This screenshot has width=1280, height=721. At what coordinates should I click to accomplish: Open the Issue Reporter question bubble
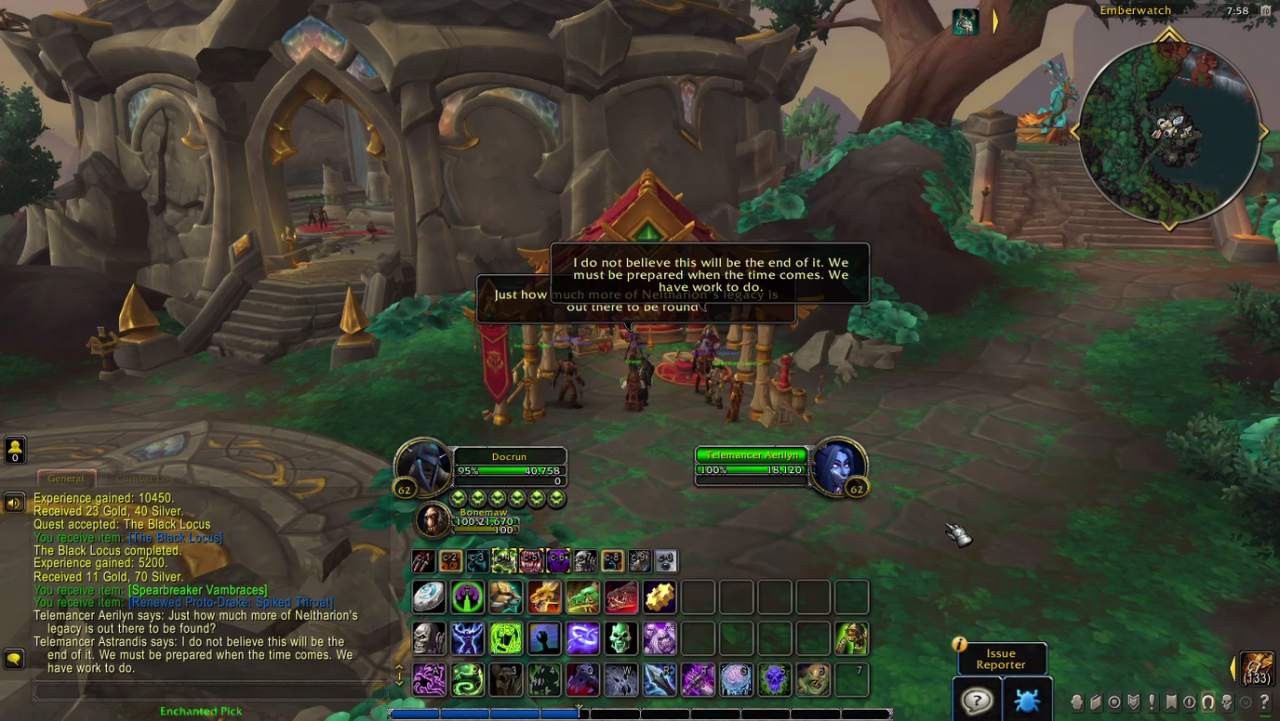pyautogui.click(x=974, y=699)
